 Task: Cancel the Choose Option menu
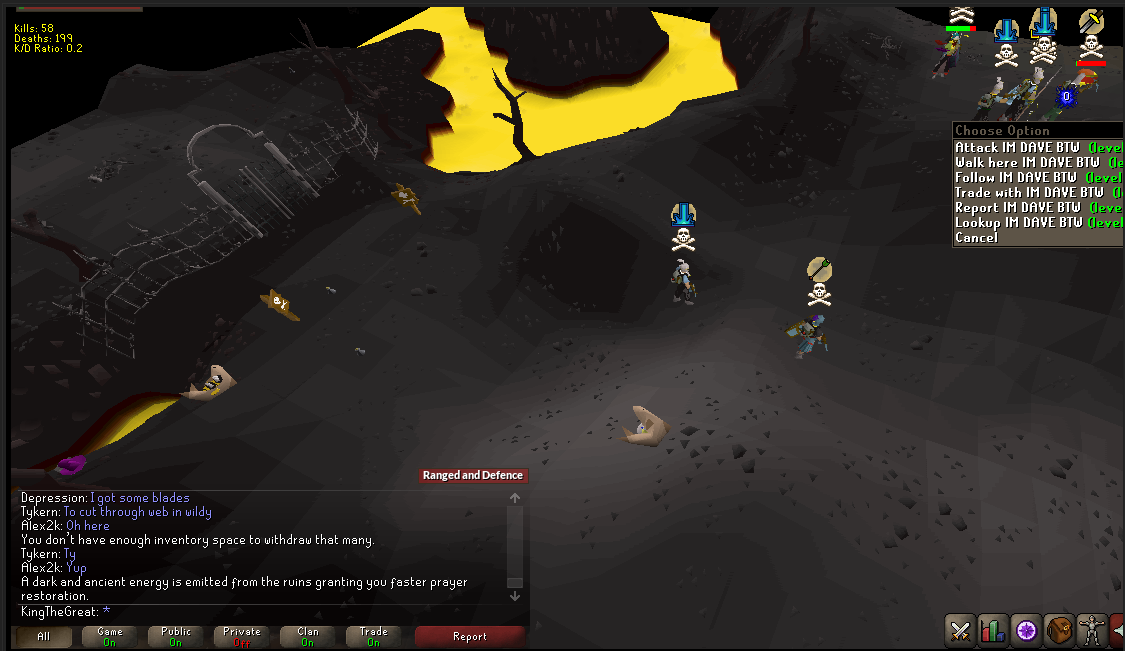(977, 237)
